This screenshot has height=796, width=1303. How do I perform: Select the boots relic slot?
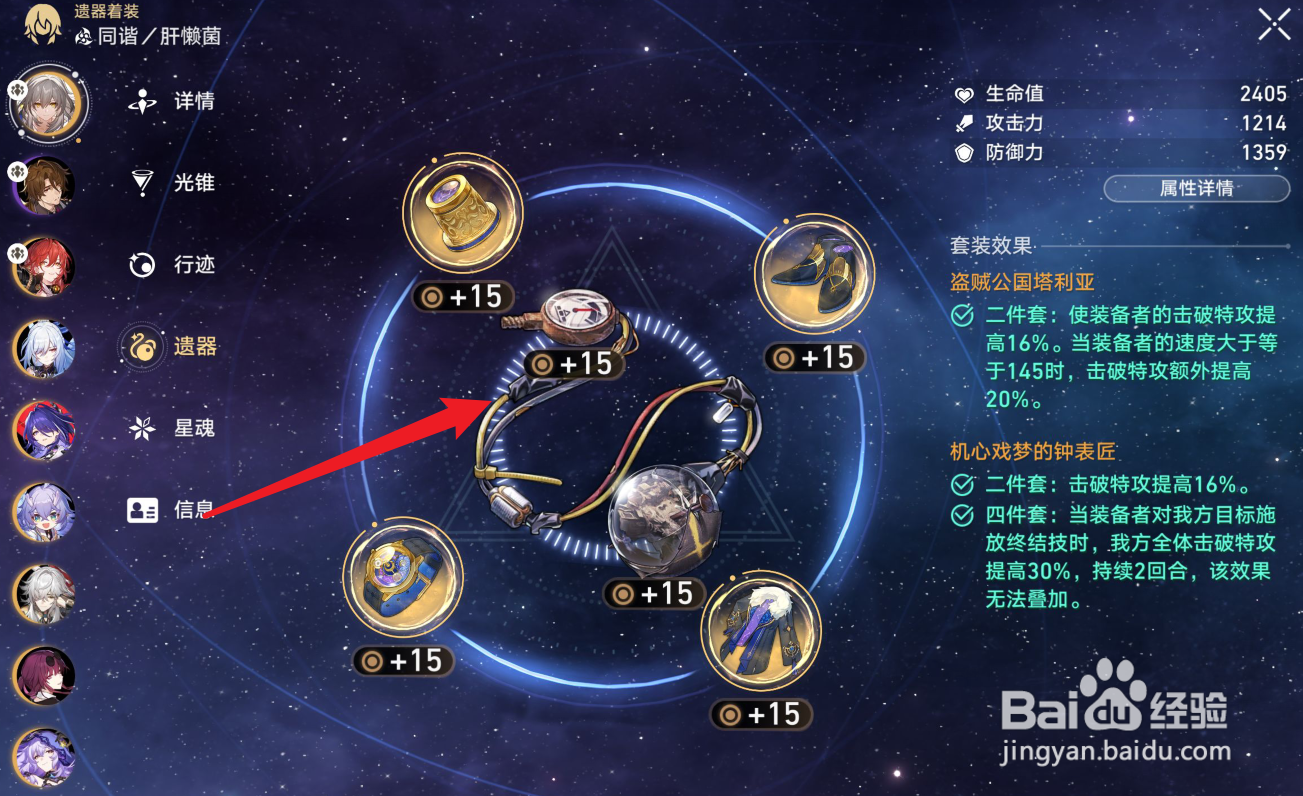(x=816, y=273)
